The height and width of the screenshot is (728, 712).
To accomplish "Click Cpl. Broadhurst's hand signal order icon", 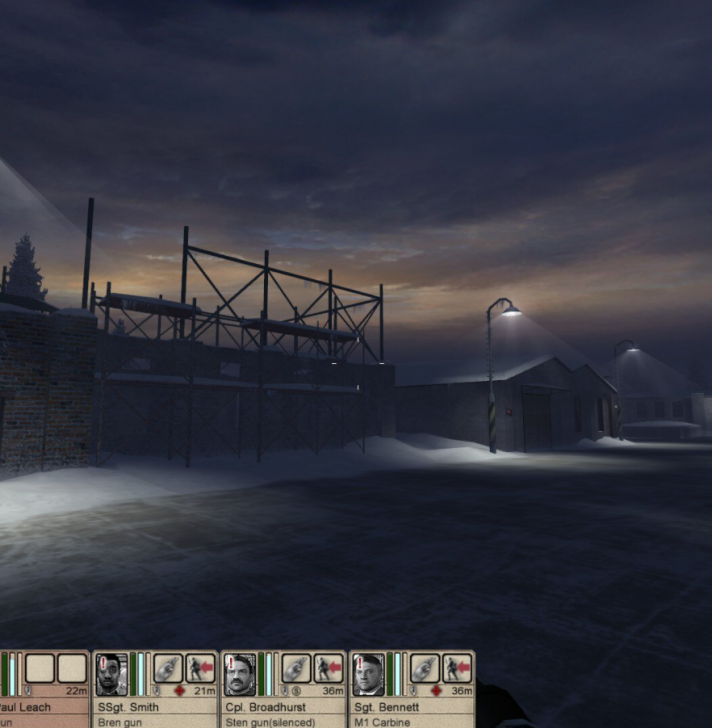I will click(x=296, y=668).
